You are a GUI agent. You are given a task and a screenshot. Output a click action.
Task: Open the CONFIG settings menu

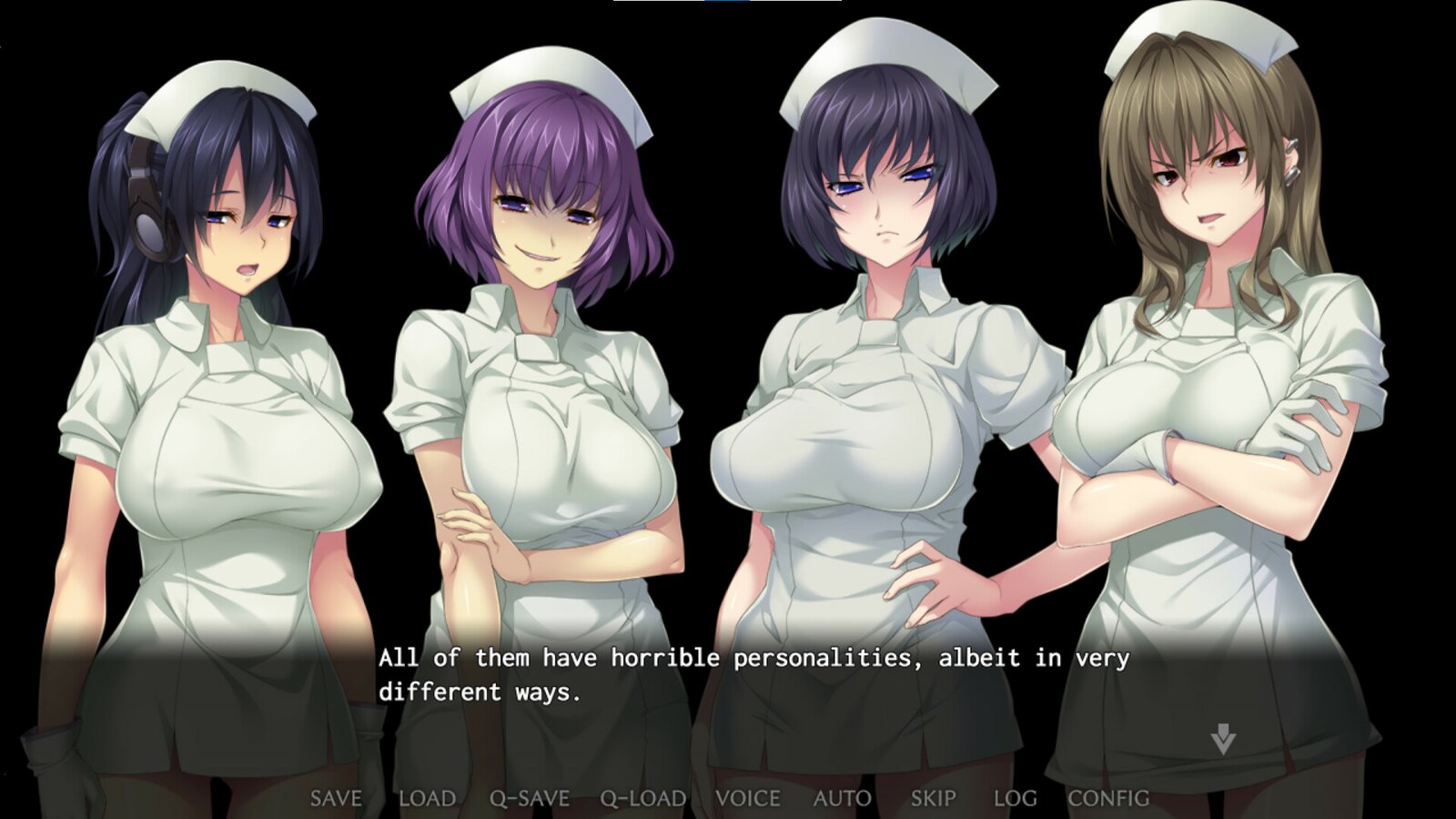pyautogui.click(x=1107, y=798)
